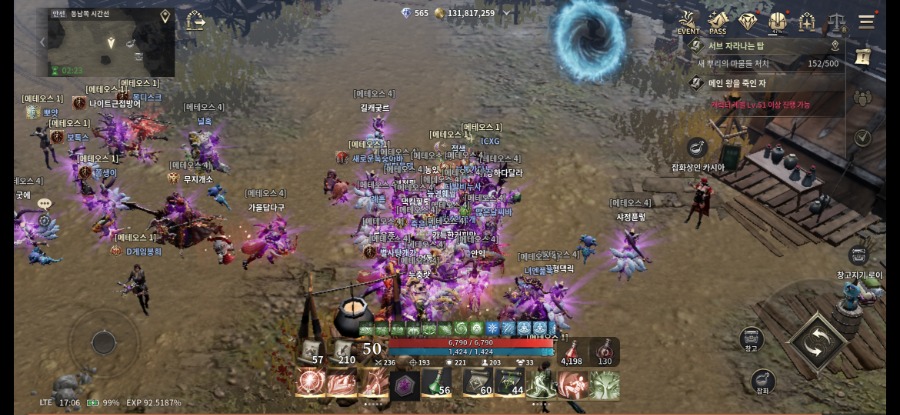Open the 창고 storage shortcut
The width and height of the screenshot is (900, 415).
pyautogui.click(x=751, y=338)
